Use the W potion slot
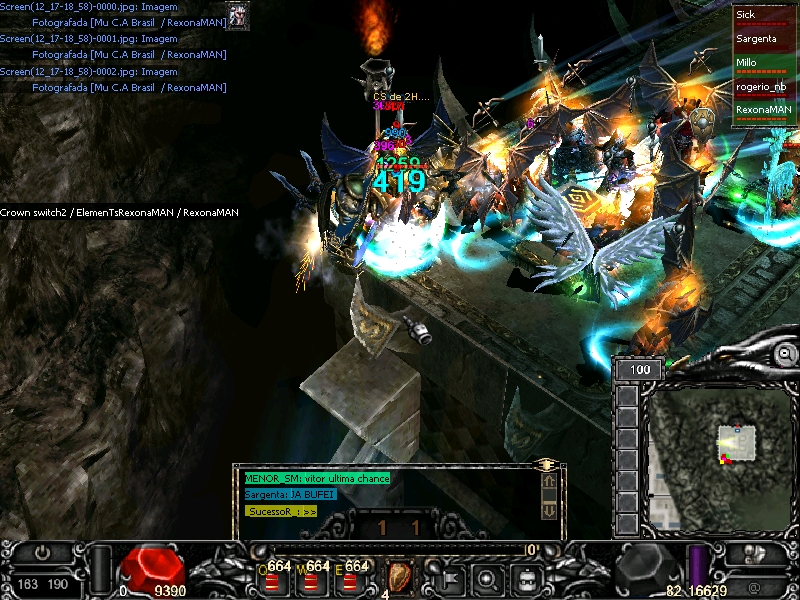The height and width of the screenshot is (600, 800). tap(312, 576)
